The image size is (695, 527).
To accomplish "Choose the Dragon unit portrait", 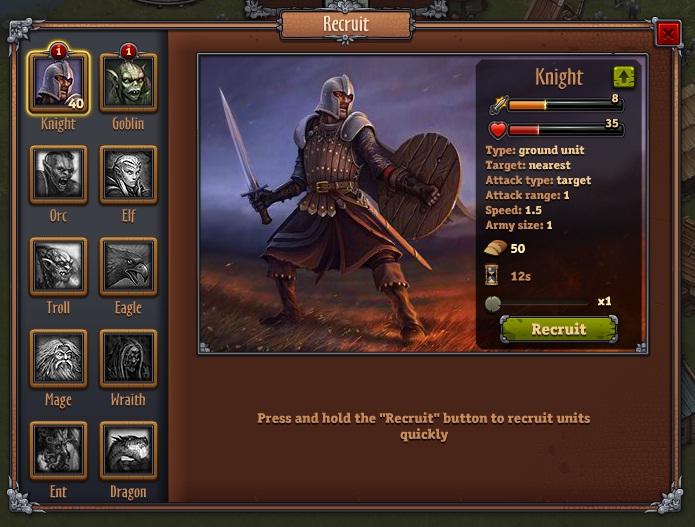I will point(128,450).
